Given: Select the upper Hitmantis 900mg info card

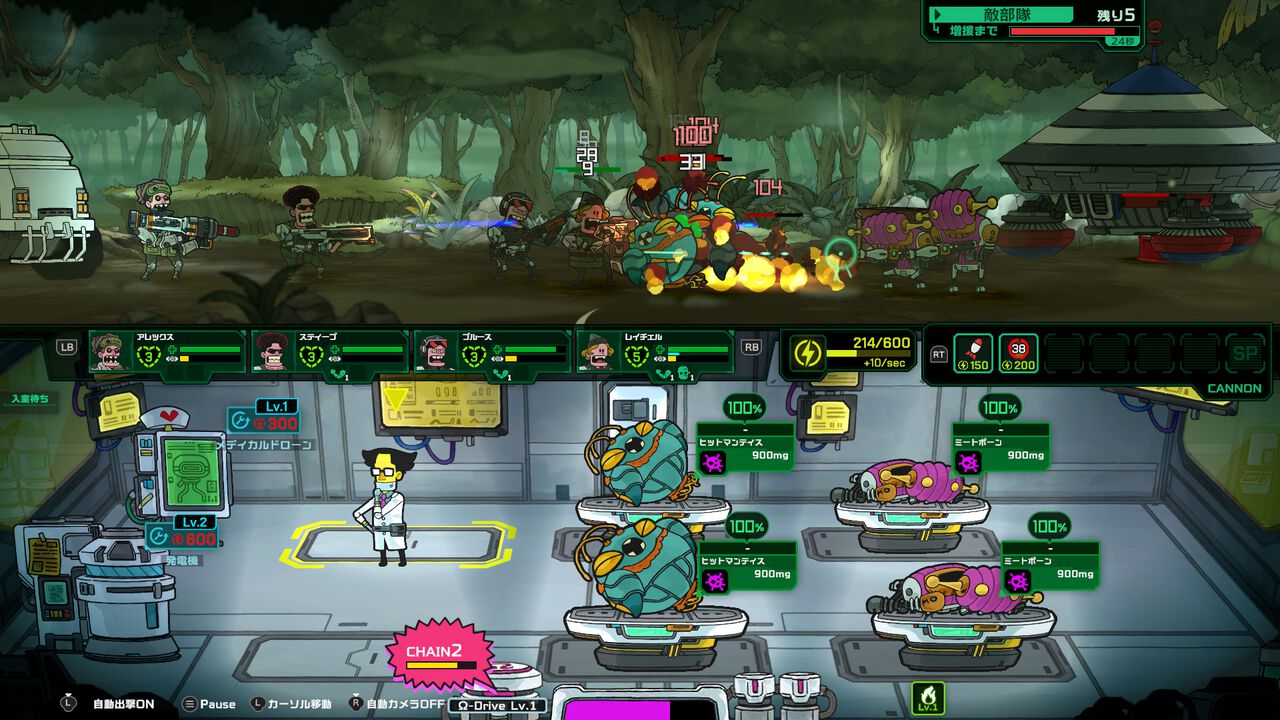Looking at the screenshot, I should (745, 448).
